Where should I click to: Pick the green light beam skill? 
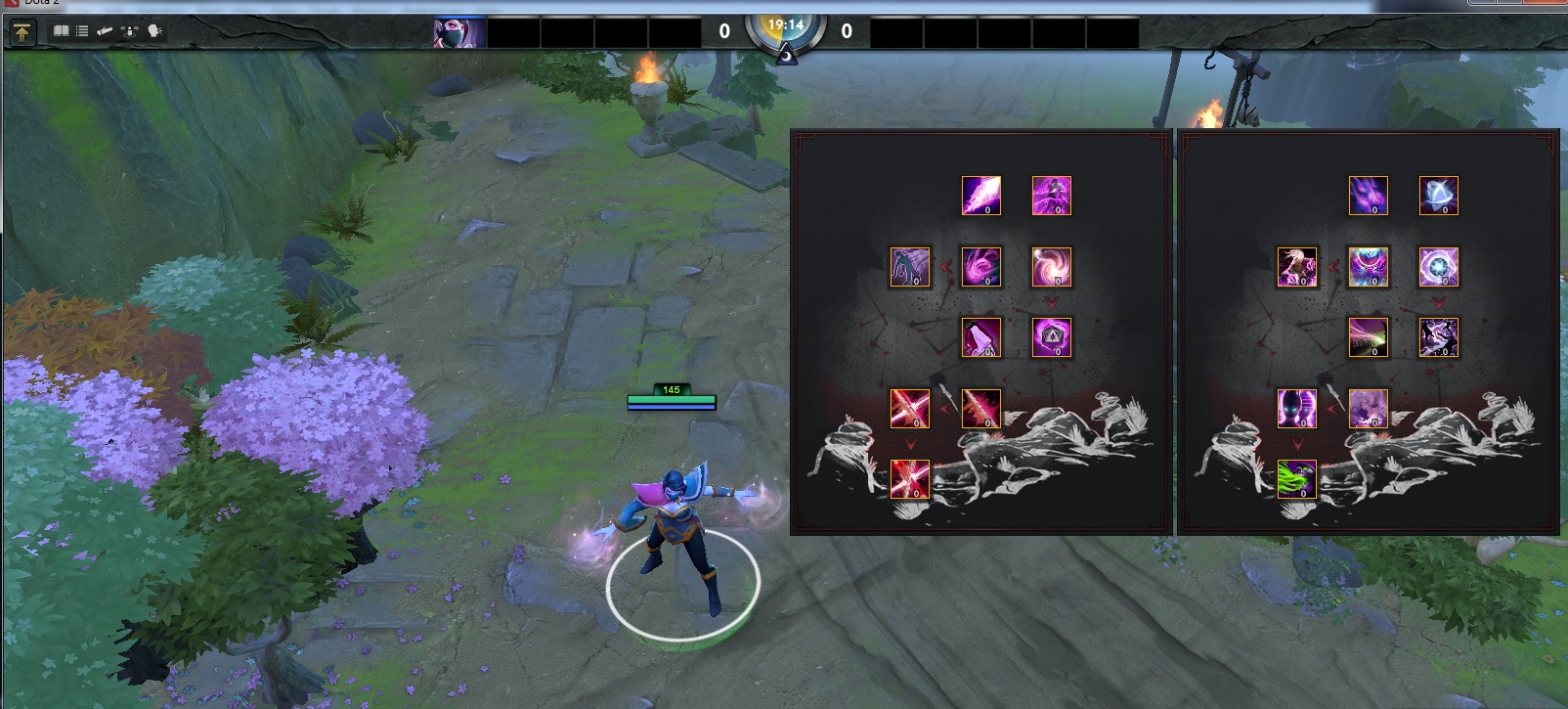point(1368,337)
